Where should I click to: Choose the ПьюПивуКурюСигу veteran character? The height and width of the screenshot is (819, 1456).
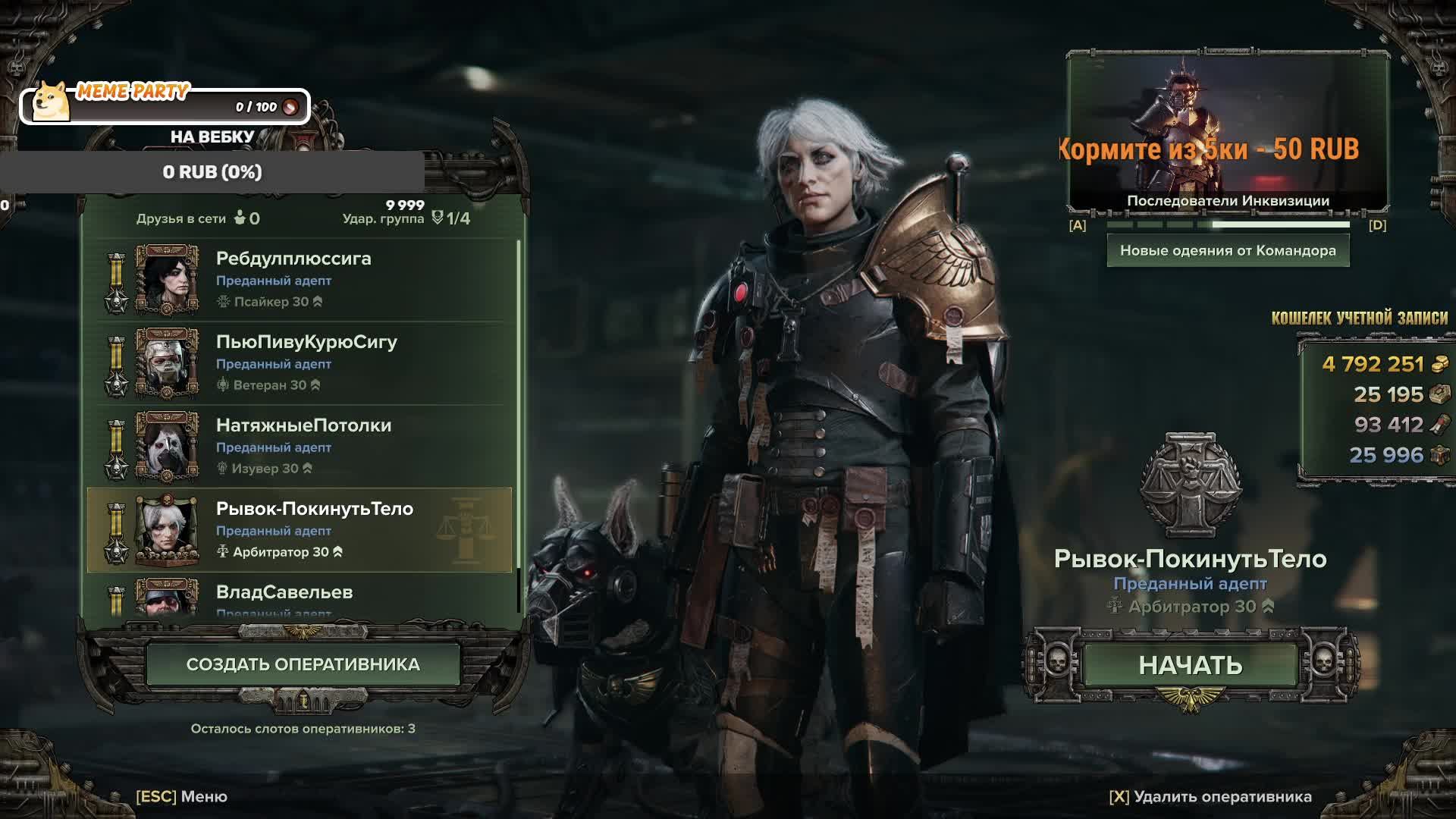click(x=303, y=362)
